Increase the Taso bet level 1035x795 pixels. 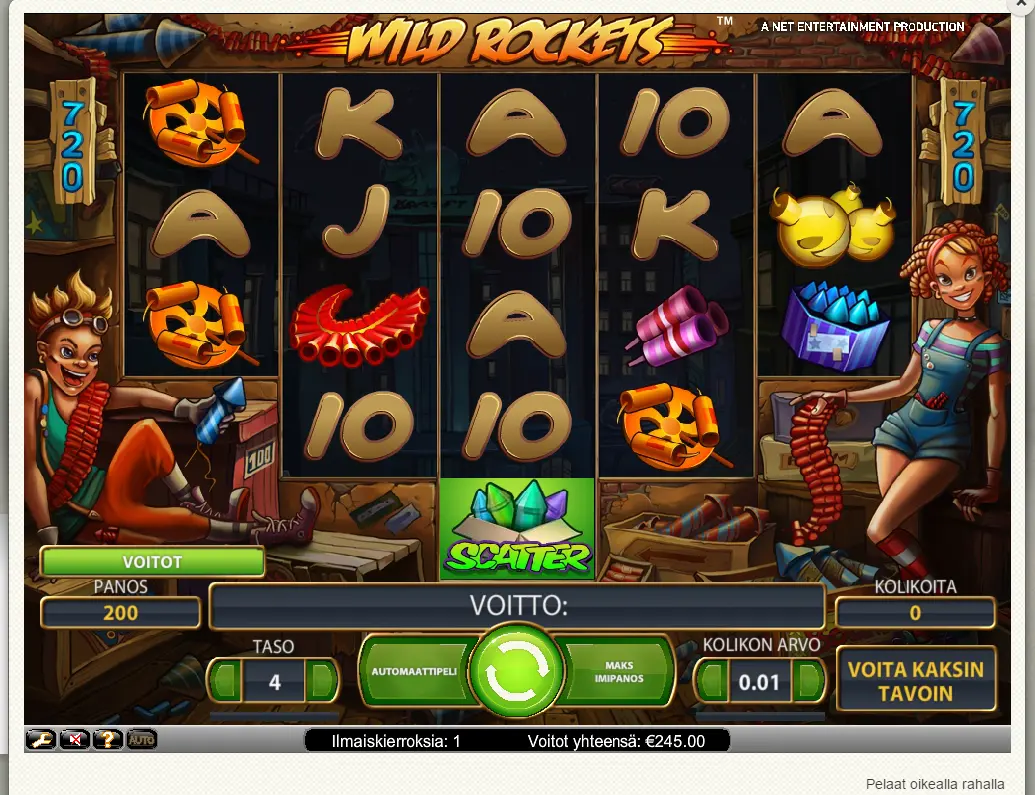click(322, 684)
